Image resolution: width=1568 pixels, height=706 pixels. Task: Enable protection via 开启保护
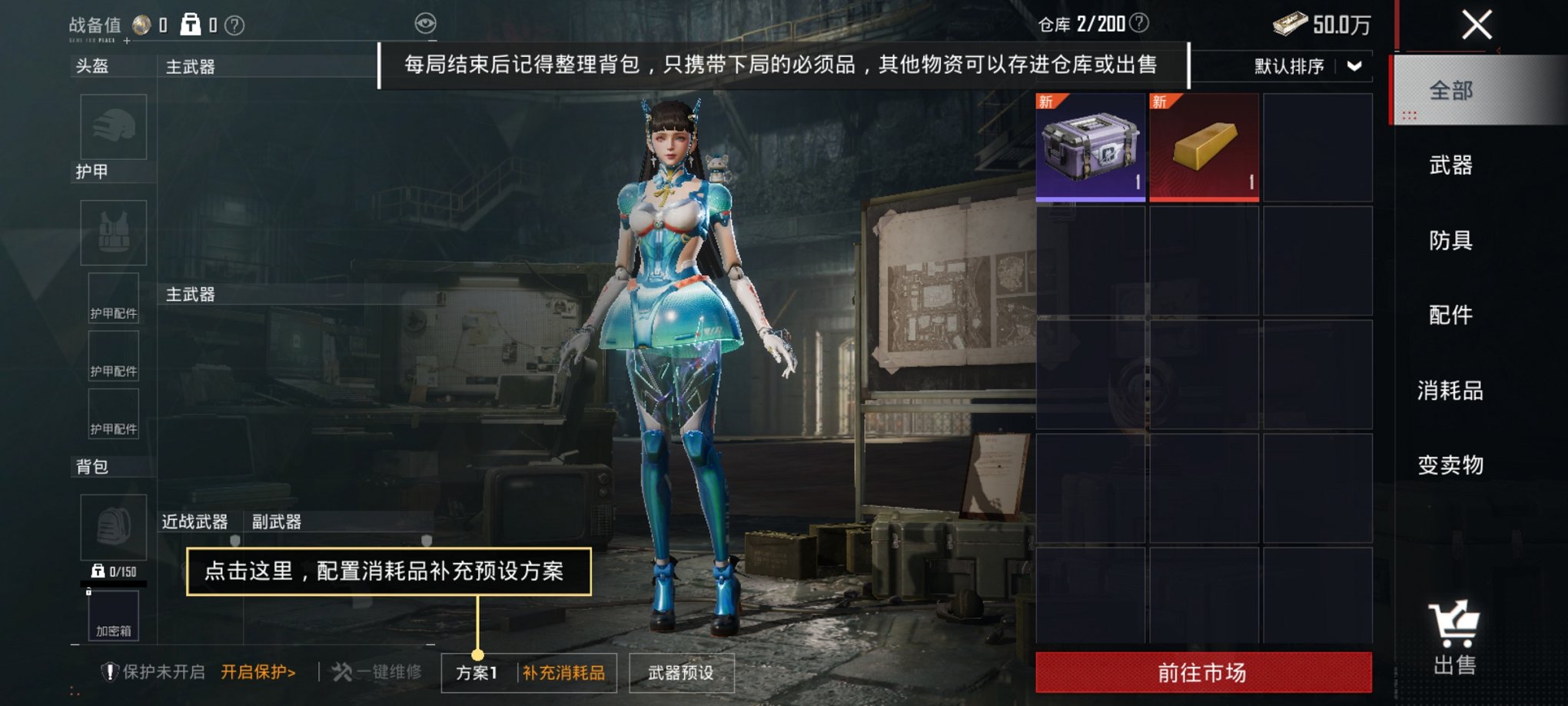tap(257, 671)
